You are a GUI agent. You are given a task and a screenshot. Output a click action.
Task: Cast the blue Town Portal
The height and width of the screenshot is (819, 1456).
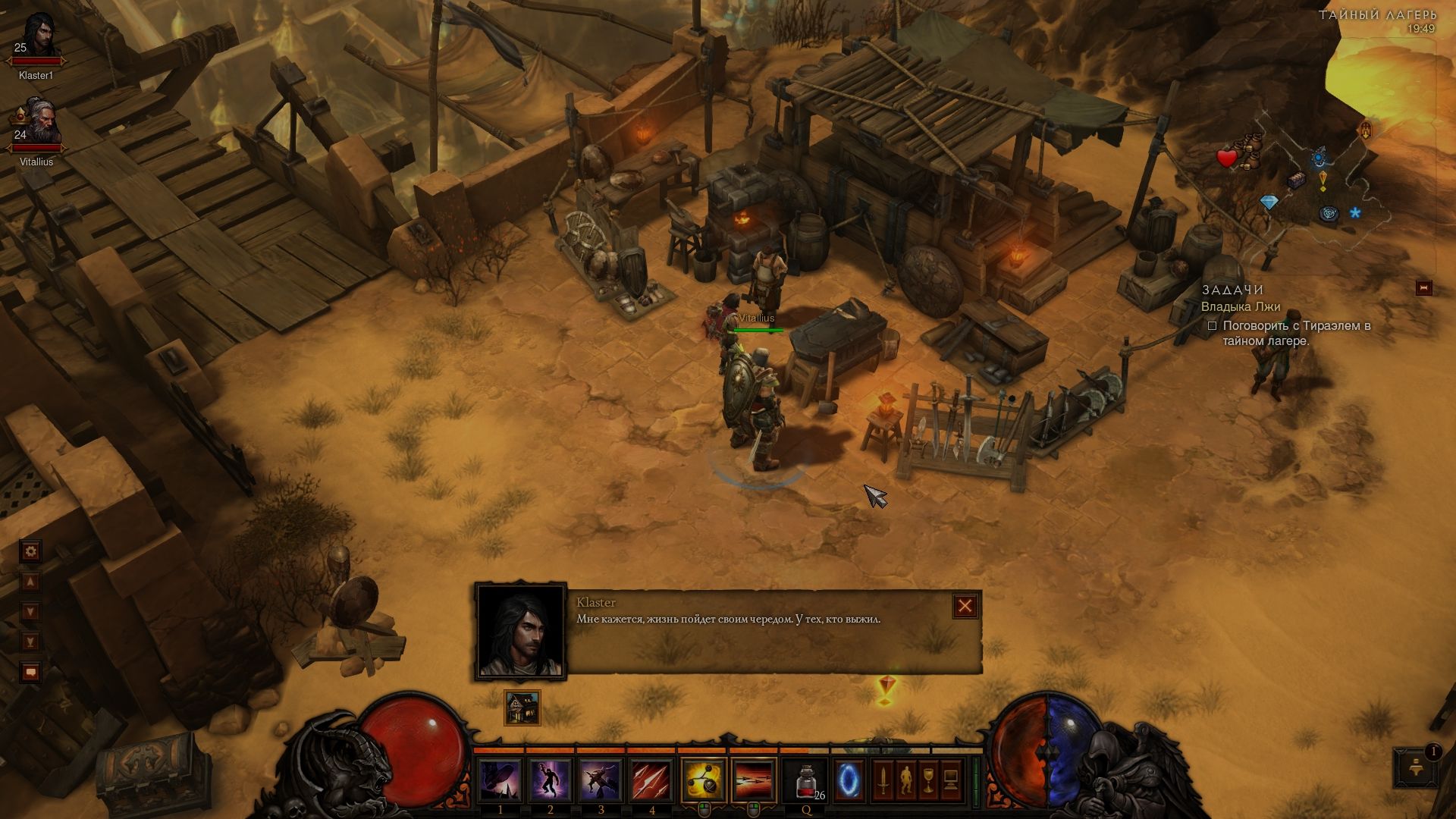click(x=849, y=780)
